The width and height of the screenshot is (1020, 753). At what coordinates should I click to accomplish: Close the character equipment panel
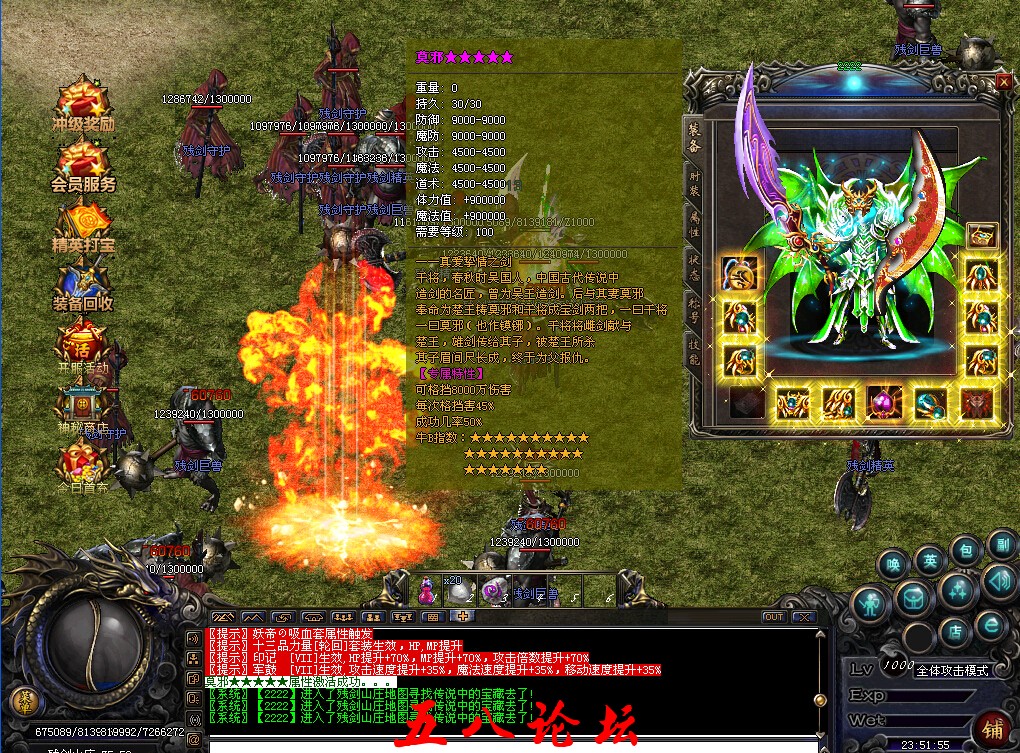pyautogui.click(x=1003, y=83)
